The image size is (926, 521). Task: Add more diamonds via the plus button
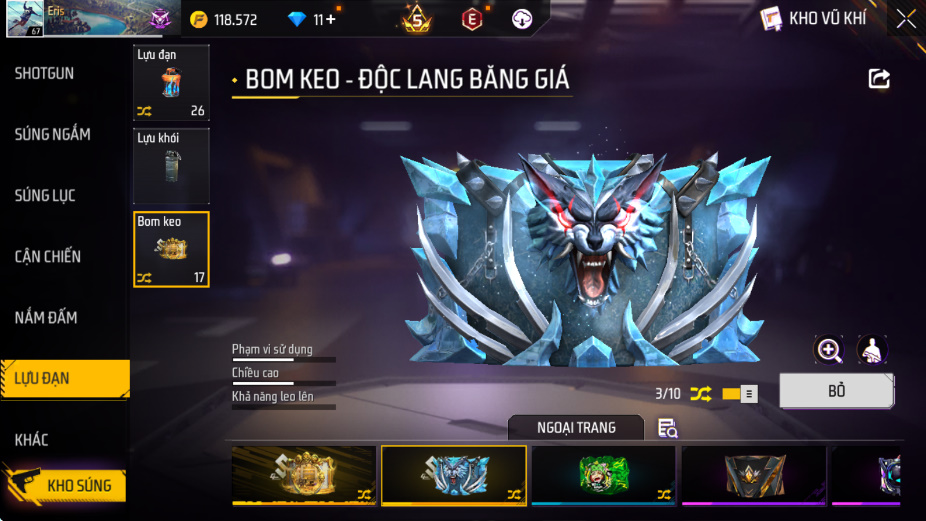(x=331, y=19)
